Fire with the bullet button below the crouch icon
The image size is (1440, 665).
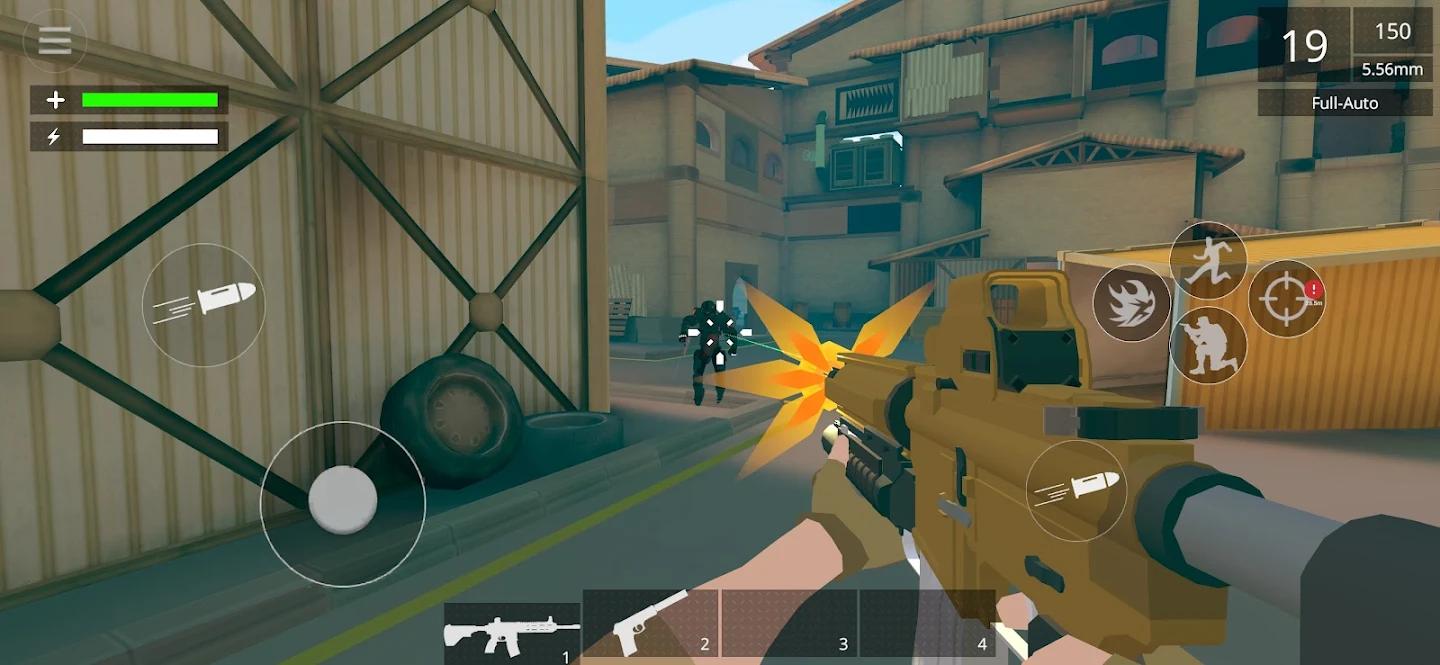1076,491
